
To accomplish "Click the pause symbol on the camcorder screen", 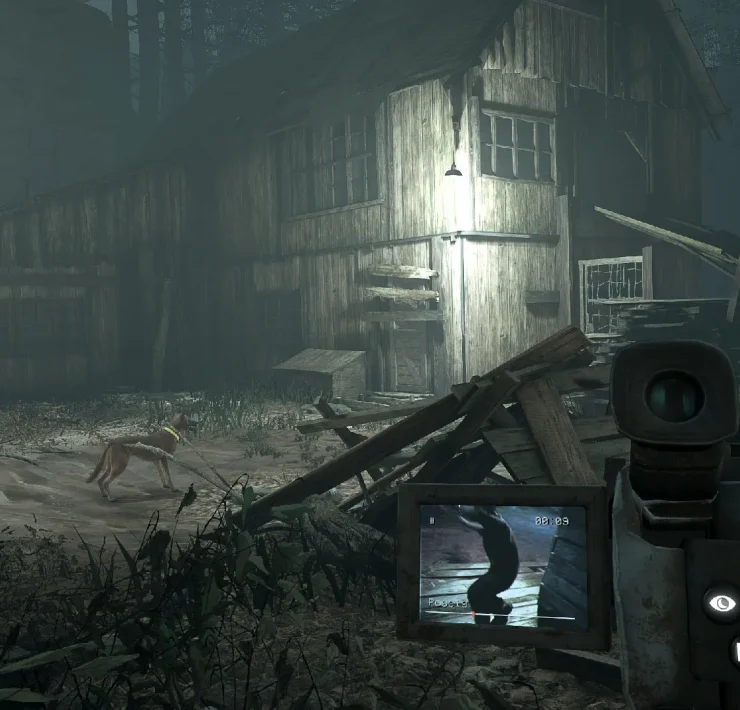I will click(433, 522).
